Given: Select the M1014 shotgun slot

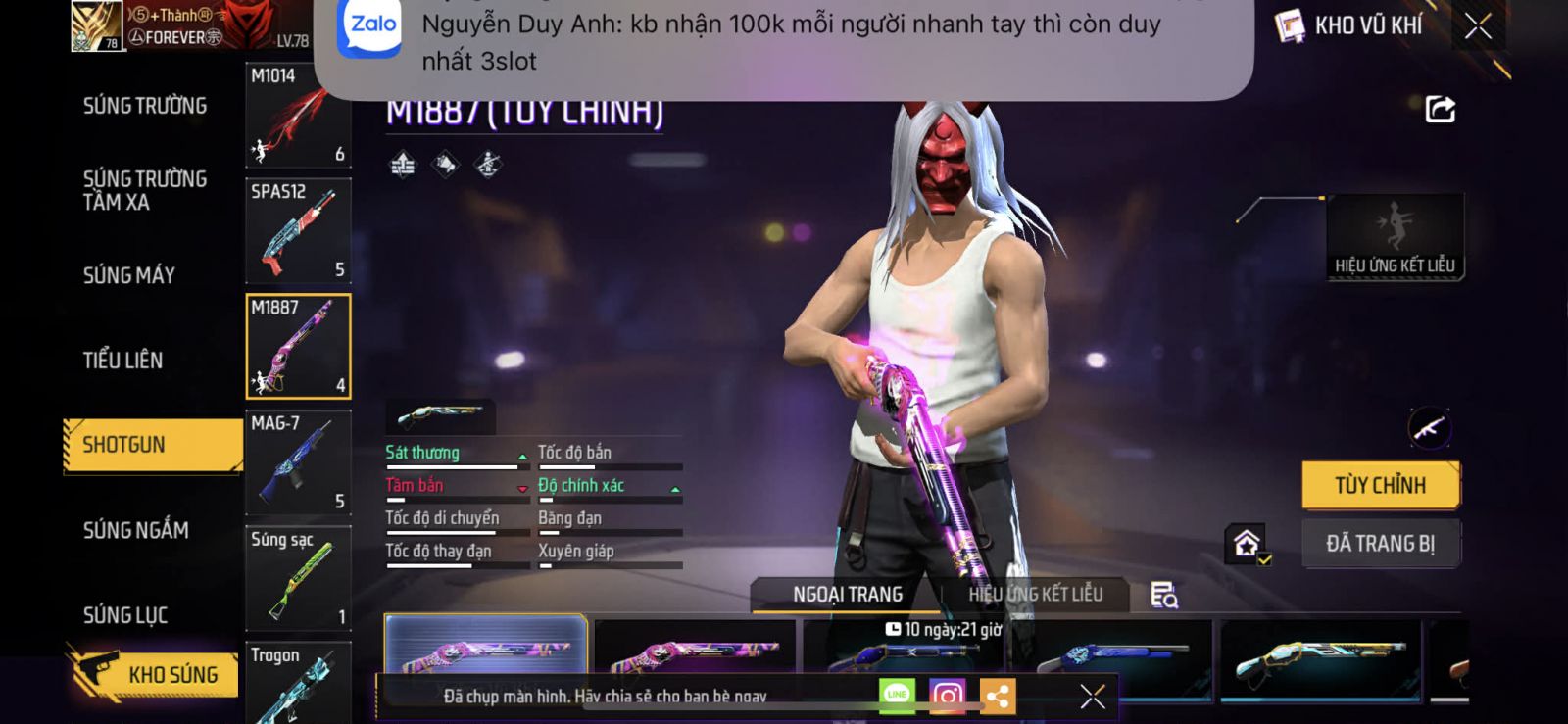Looking at the screenshot, I should tap(298, 116).
